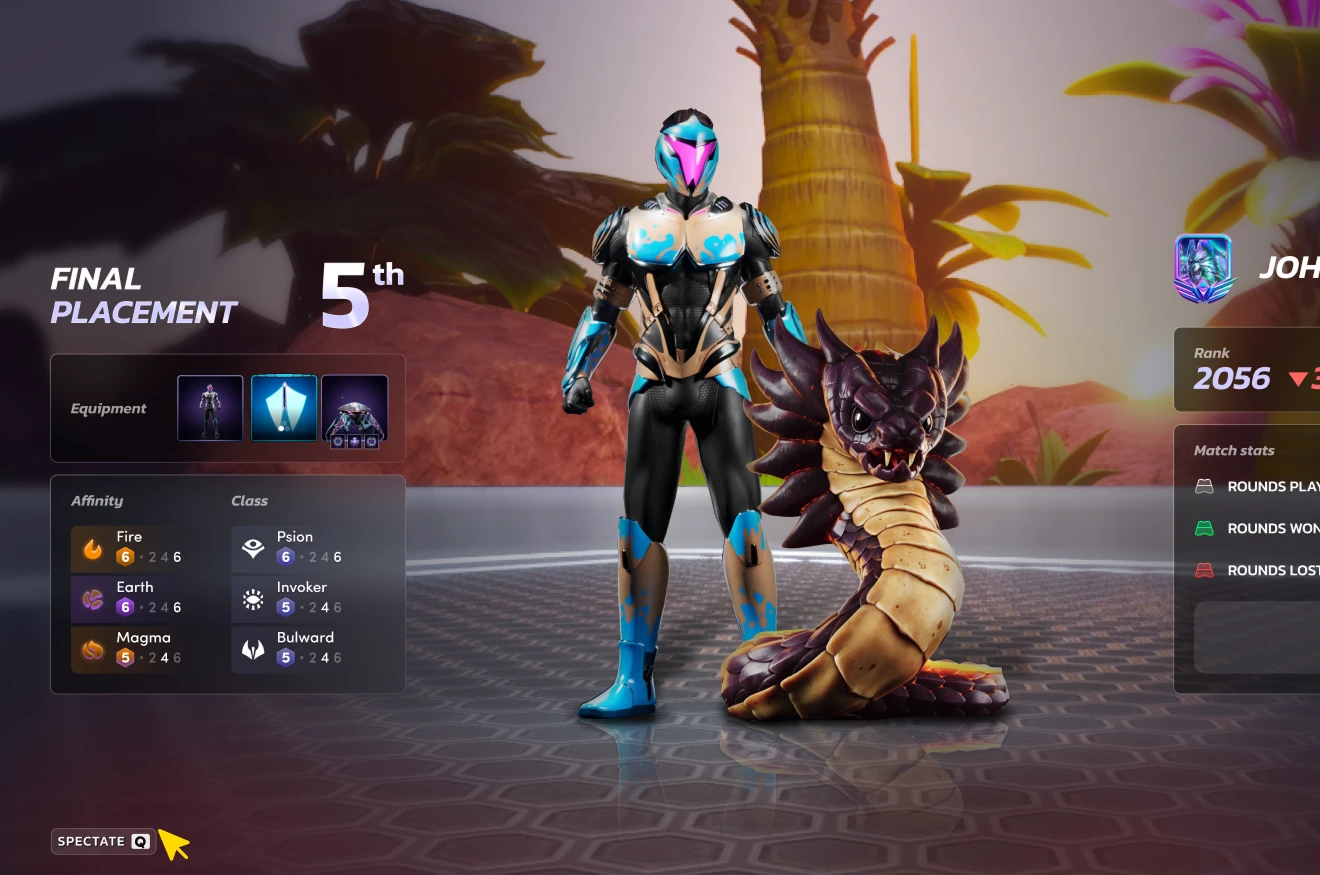Choose the Fire affinity row
Image resolution: width=1320 pixels, height=875 pixels.
pos(128,547)
